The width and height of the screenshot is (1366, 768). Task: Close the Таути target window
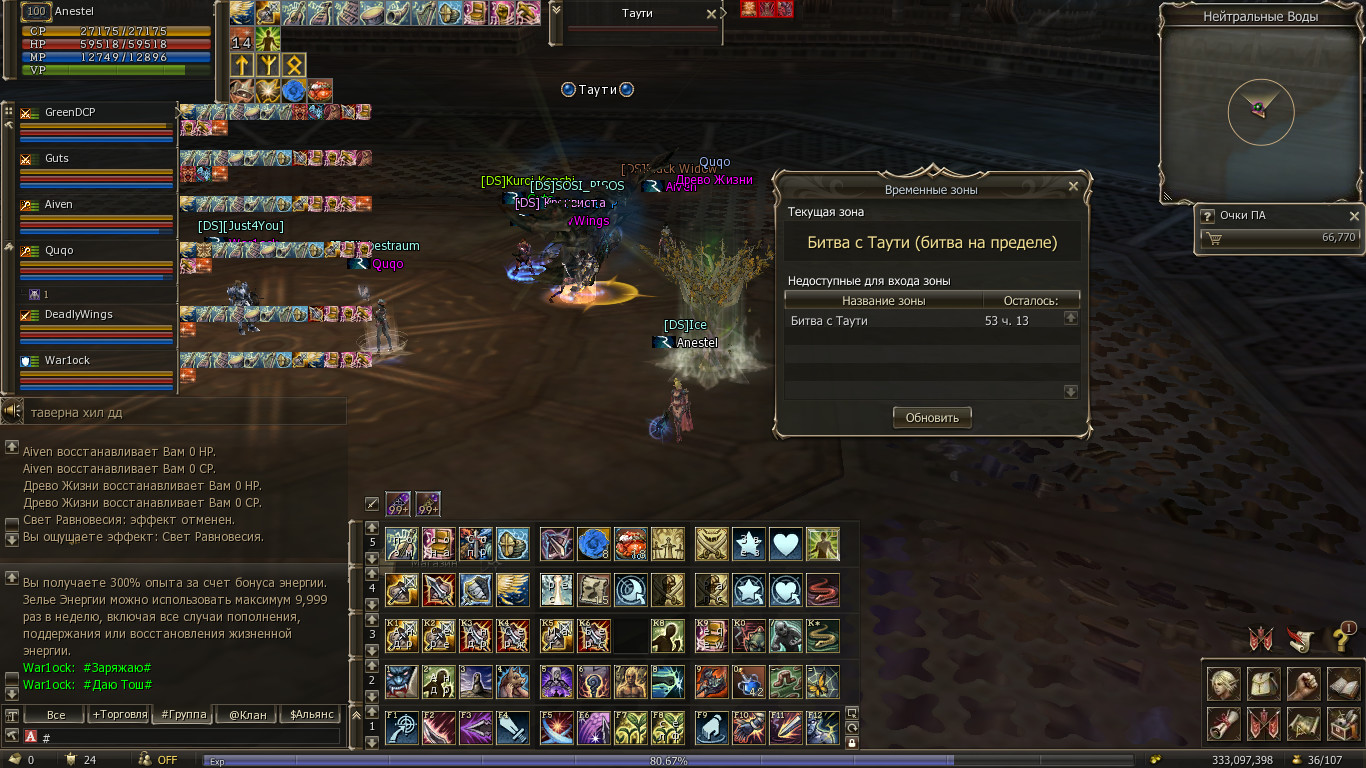coord(711,14)
